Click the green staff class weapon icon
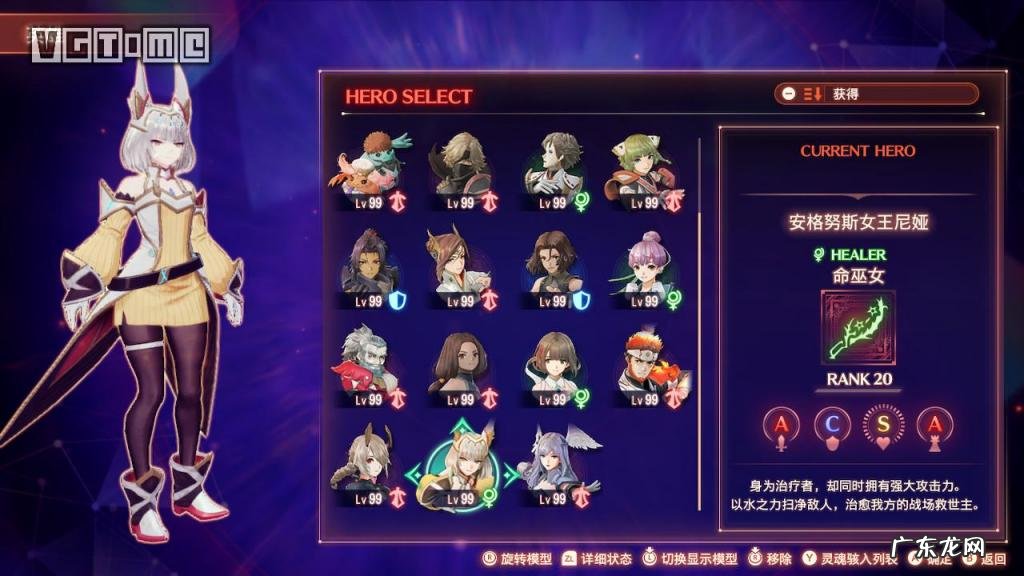This screenshot has width=1024, height=576. (857, 327)
